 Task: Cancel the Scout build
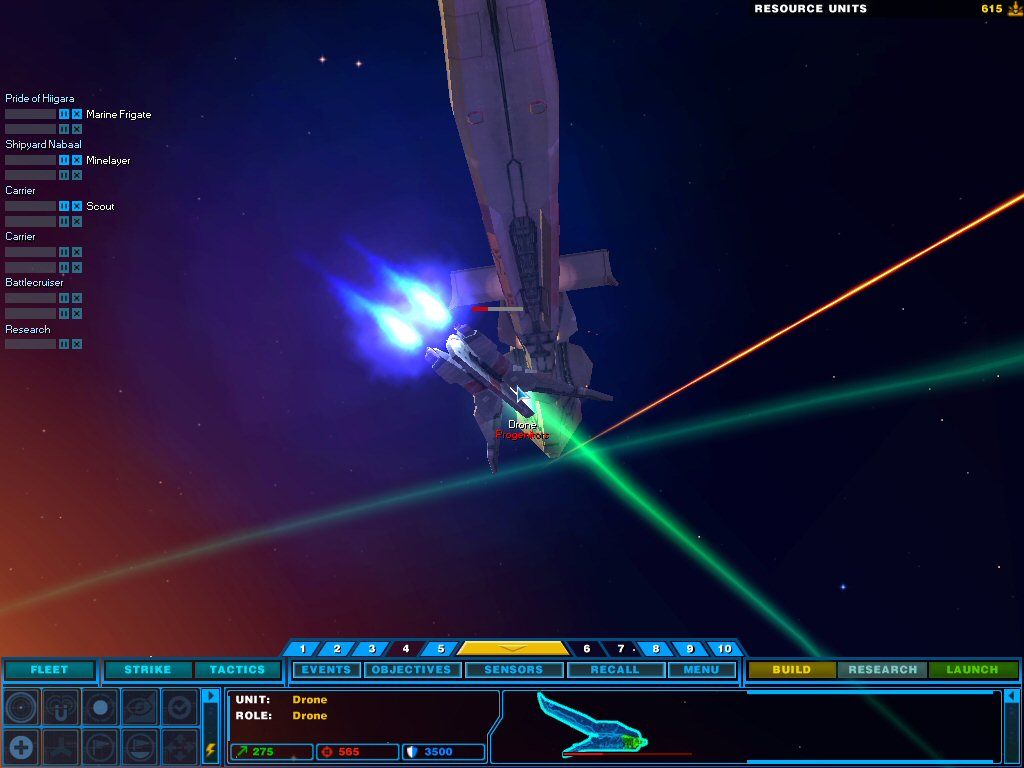click(x=77, y=206)
